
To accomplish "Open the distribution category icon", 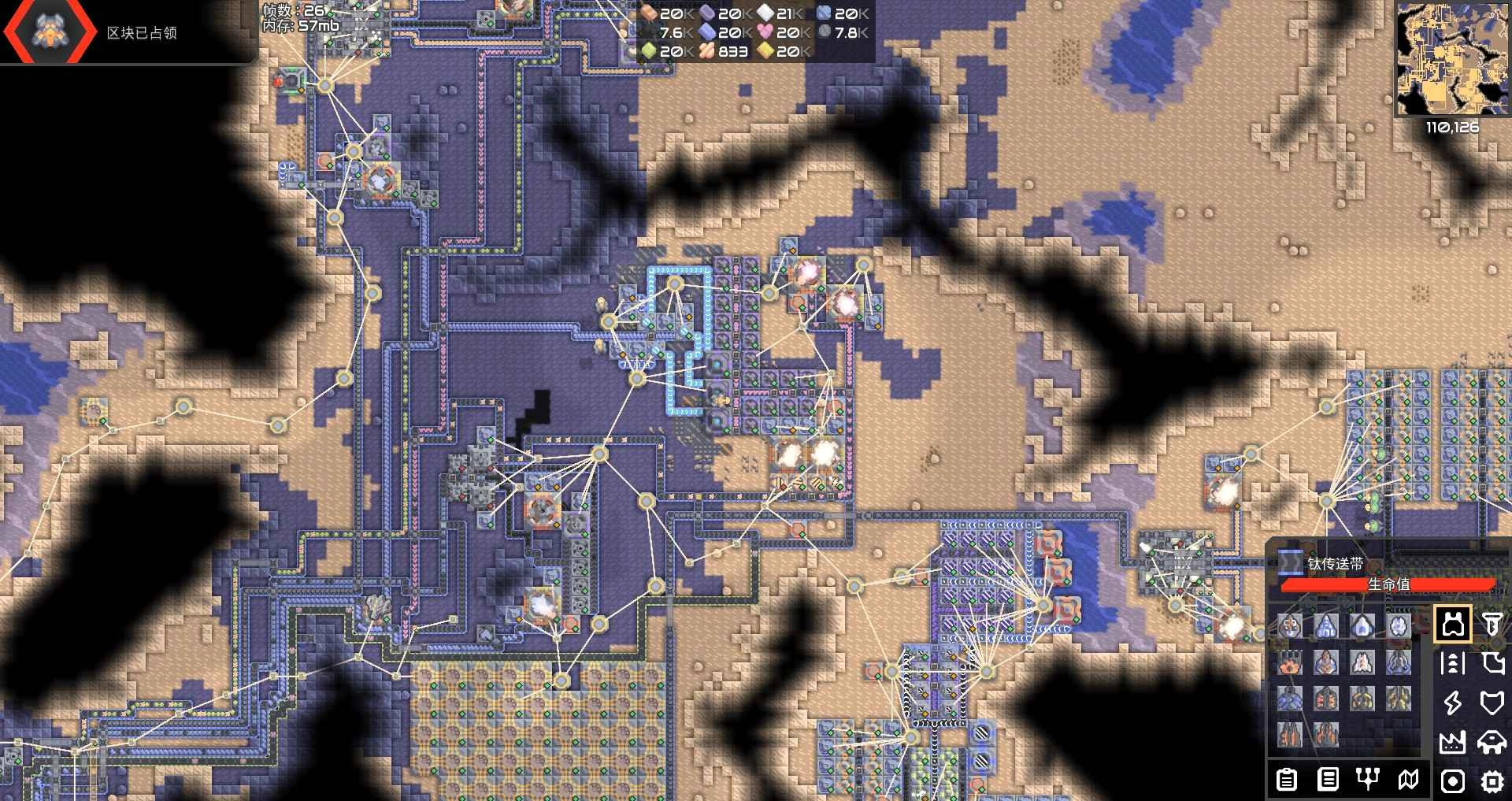I will coord(1451,663).
